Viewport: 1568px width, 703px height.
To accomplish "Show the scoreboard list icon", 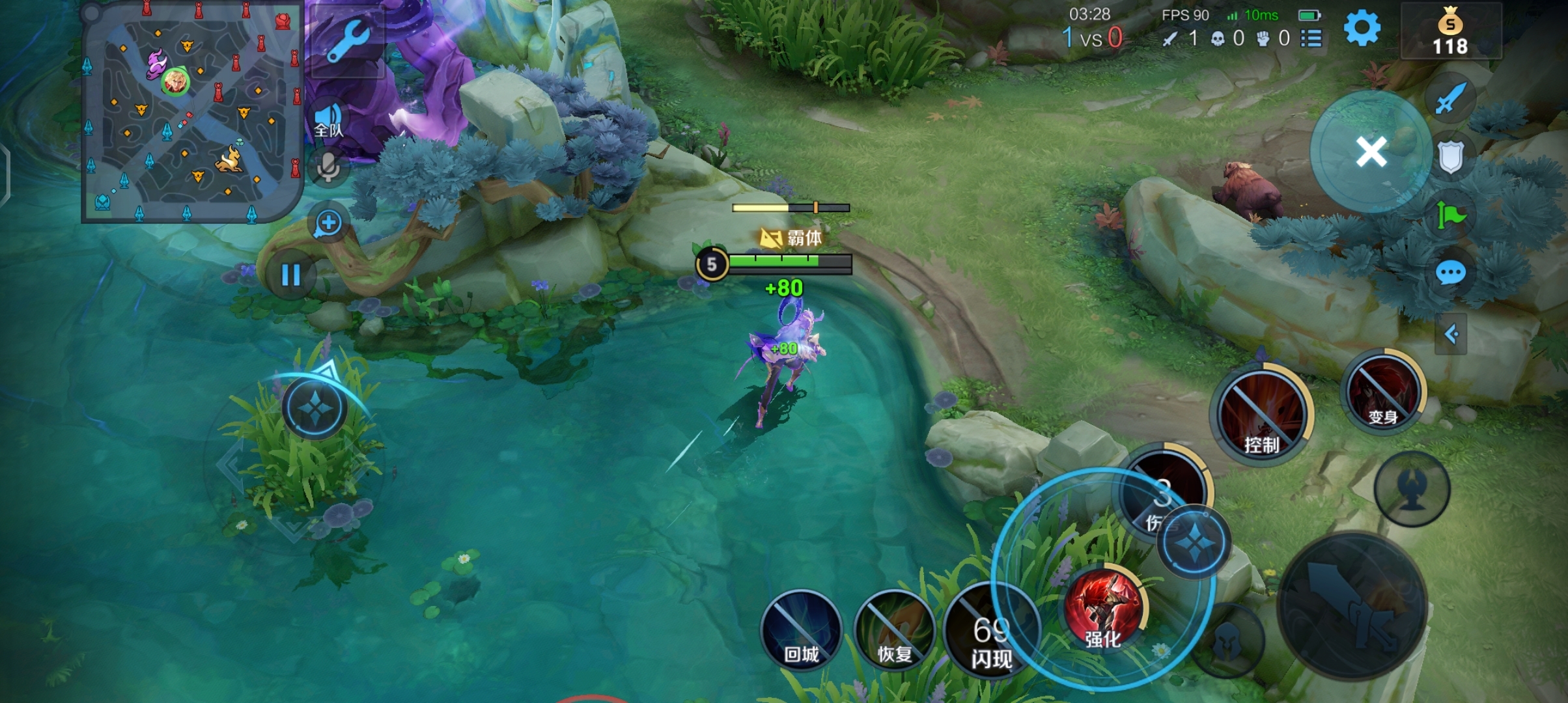I will point(1311,38).
